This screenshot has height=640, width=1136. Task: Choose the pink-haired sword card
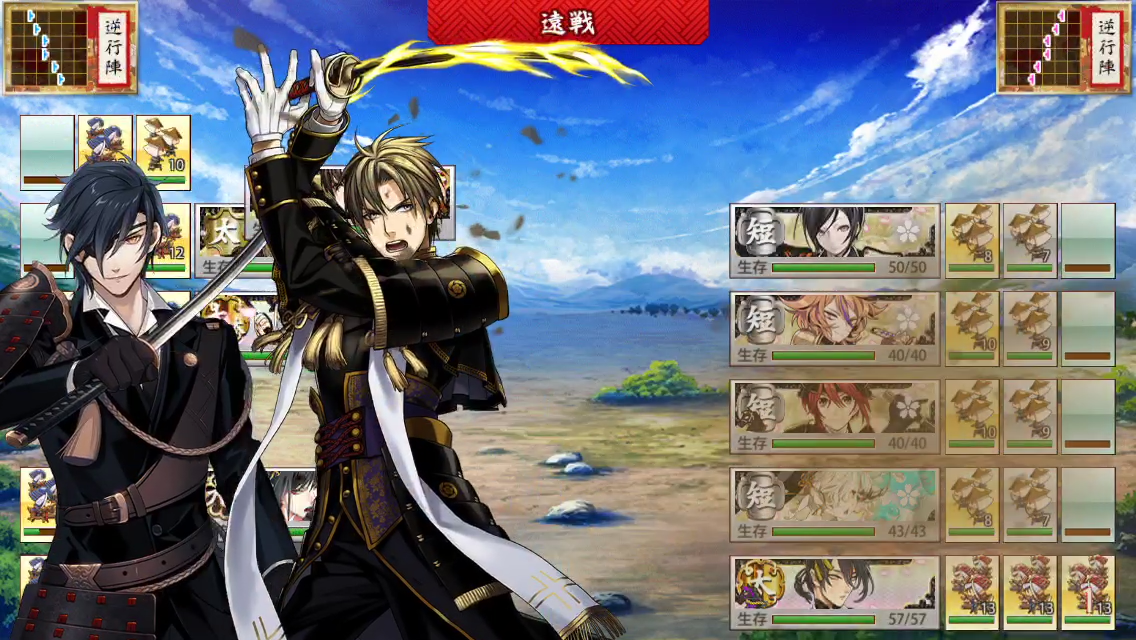pyautogui.click(x=835, y=329)
